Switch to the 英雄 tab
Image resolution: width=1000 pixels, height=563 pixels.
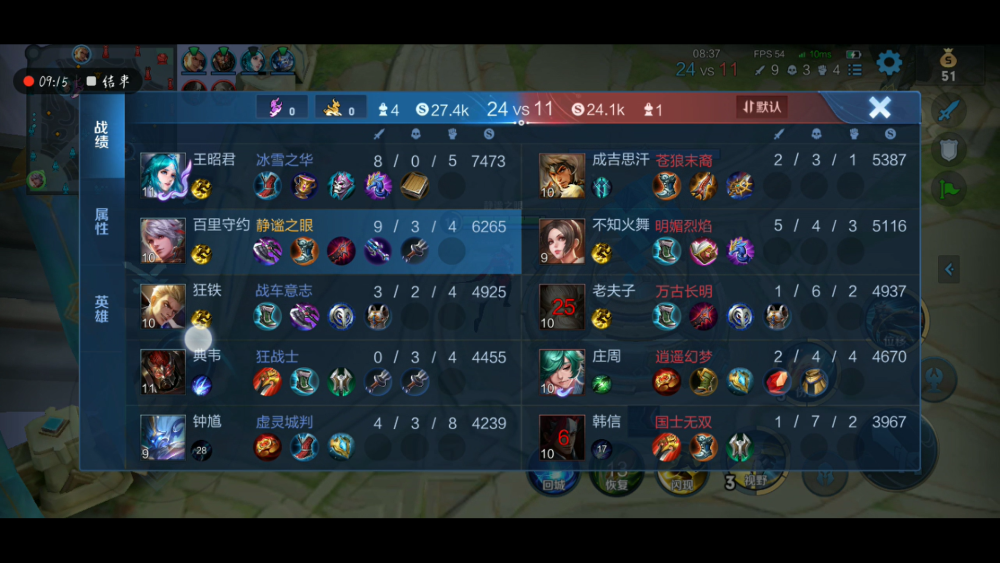[x=102, y=308]
